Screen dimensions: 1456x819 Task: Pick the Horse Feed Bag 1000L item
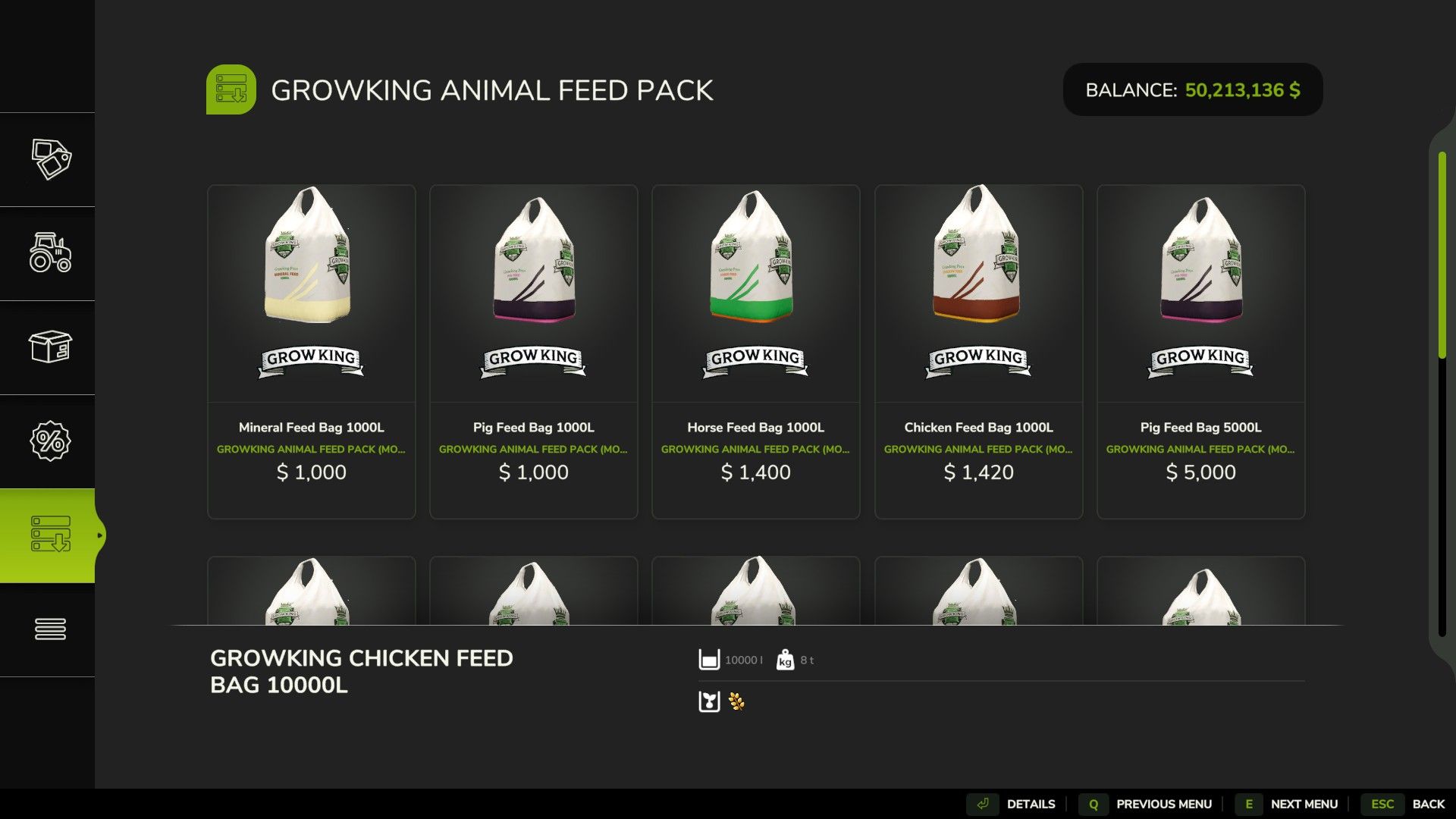coord(755,351)
